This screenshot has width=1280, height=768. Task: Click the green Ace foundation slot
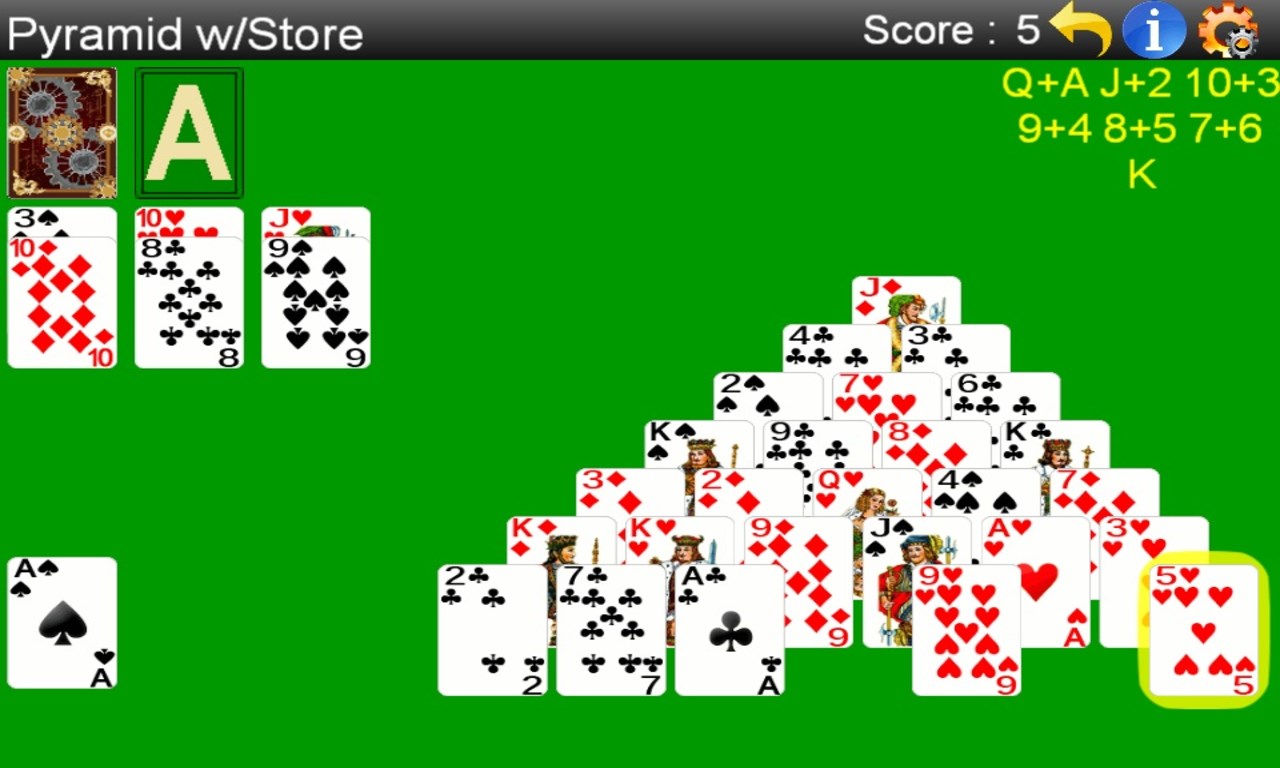tap(189, 132)
